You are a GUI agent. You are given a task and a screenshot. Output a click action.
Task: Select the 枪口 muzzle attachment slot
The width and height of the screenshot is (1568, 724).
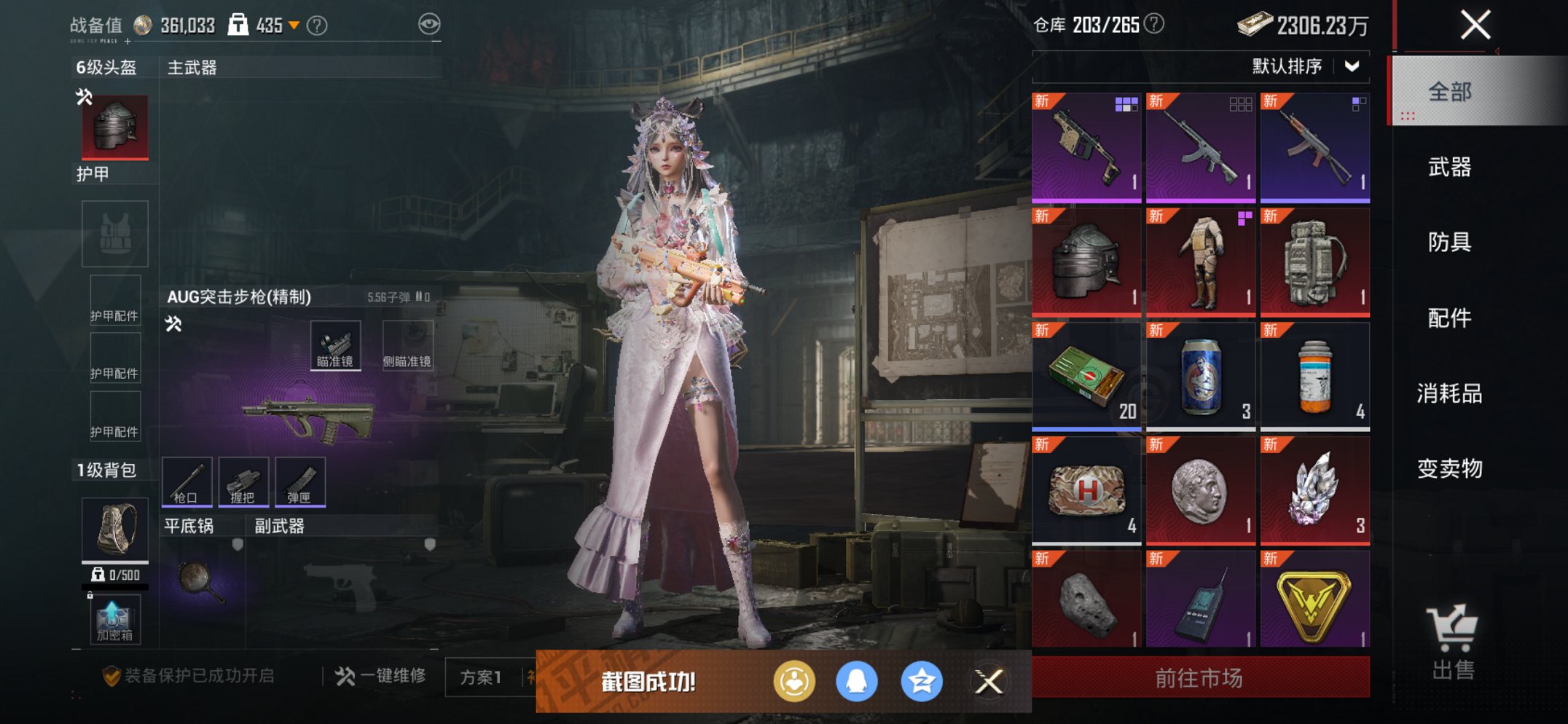coord(187,481)
